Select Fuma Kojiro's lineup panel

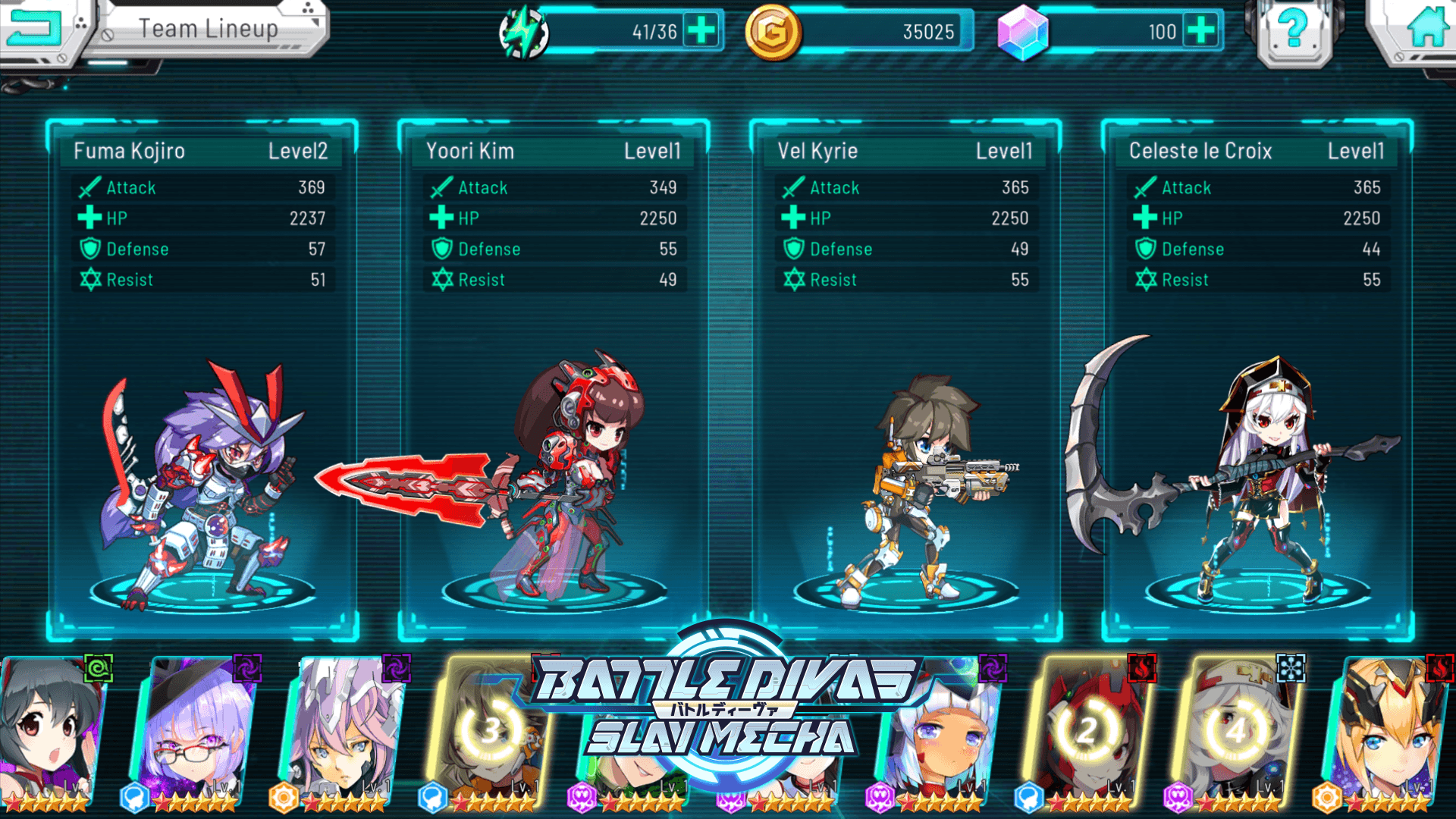click(x=202, y=379)
